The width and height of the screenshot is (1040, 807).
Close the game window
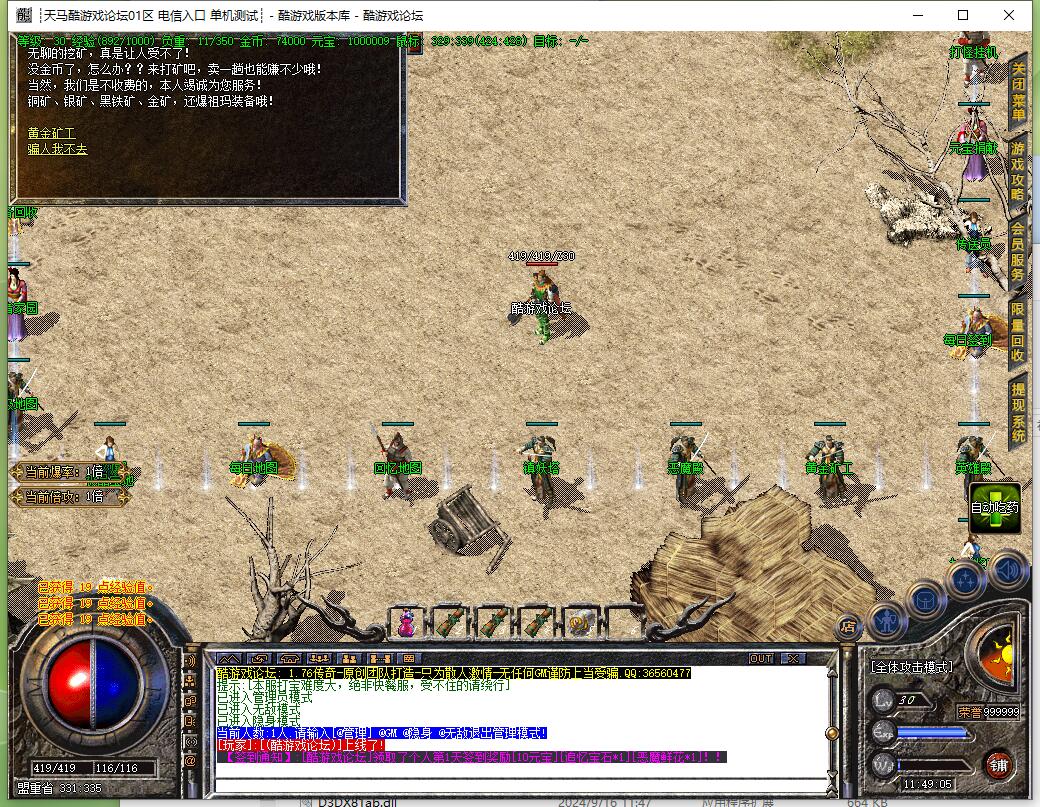pyautogui.click(x=1009, y=15)
